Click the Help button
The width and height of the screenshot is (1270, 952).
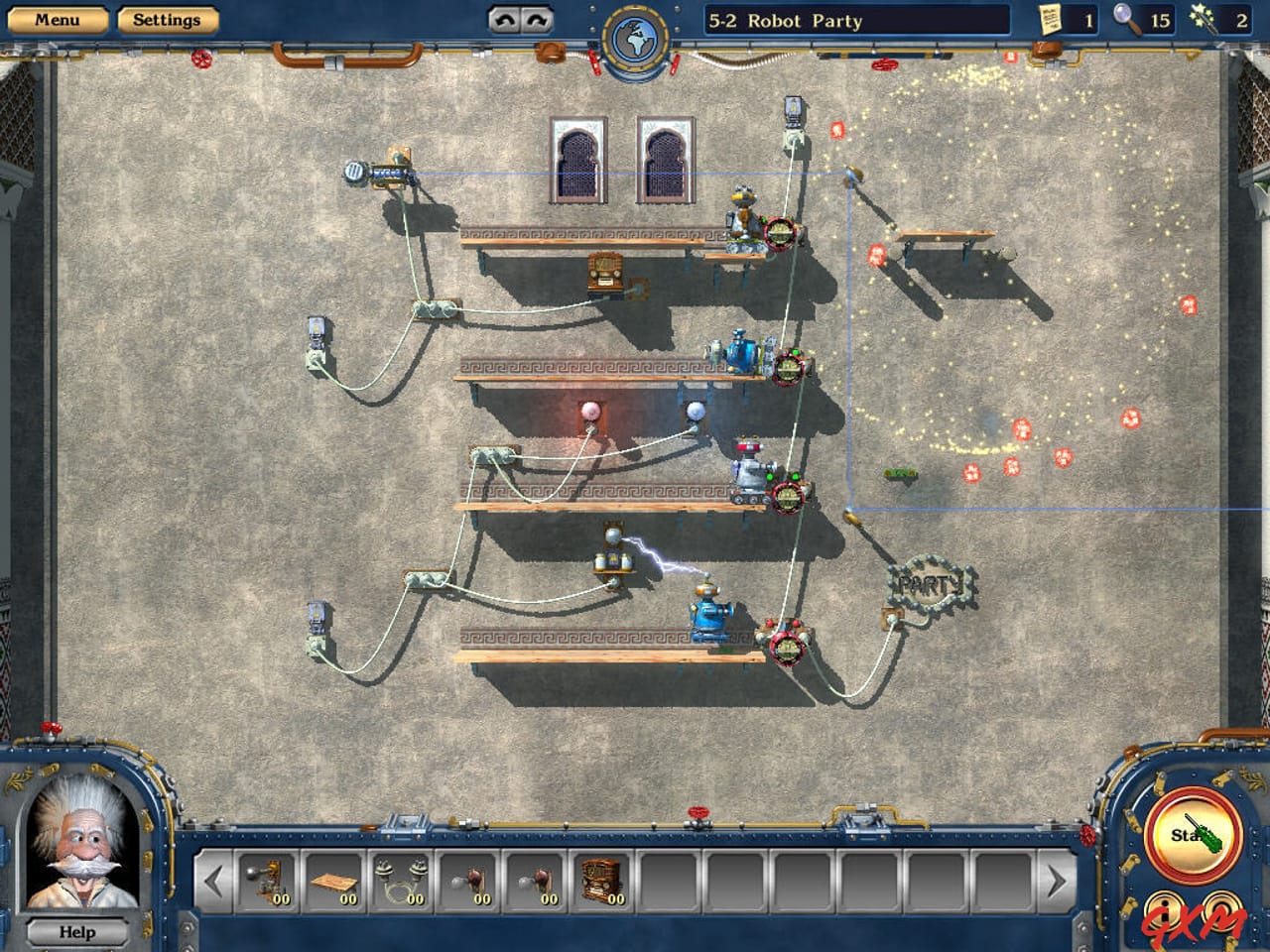[x=75, y=932]
